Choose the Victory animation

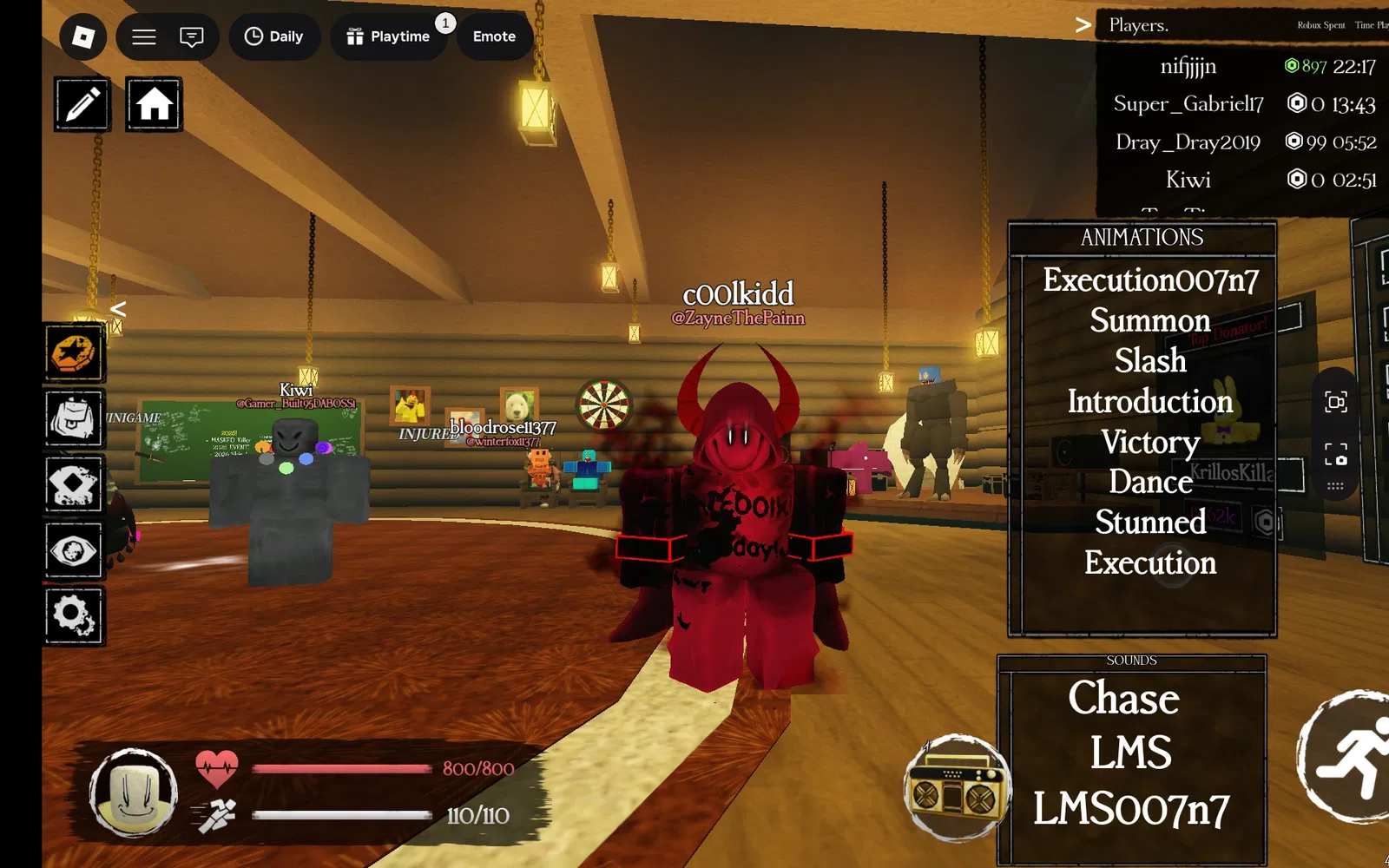[1149, 442]
